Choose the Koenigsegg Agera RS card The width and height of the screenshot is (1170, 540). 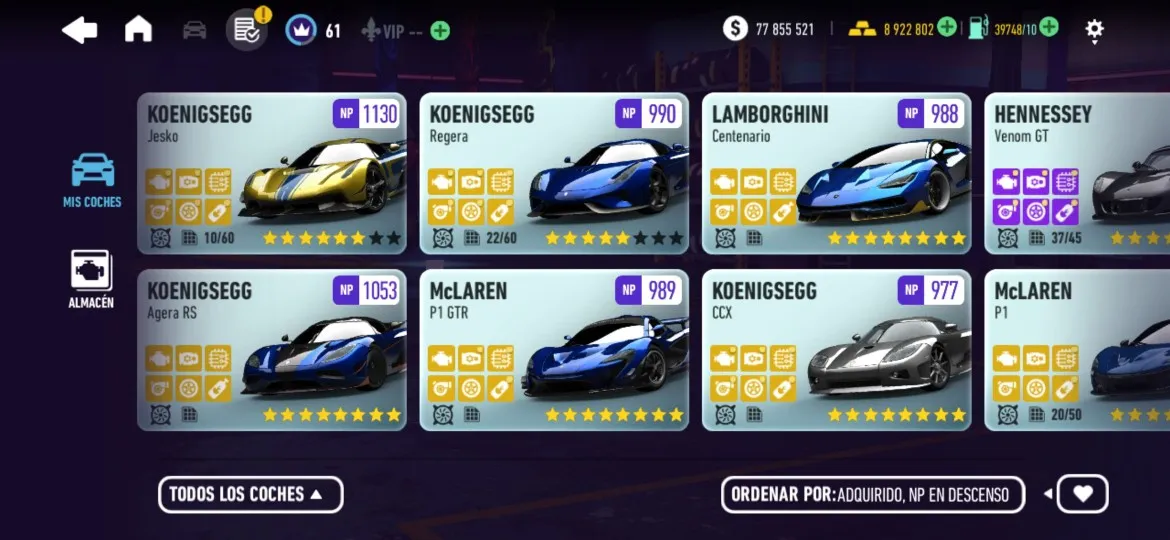pos(272,350)
